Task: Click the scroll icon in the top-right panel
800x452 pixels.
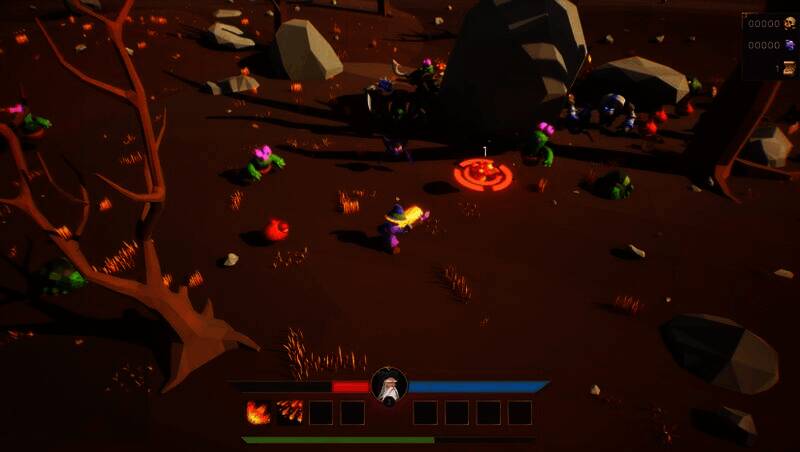Action: 789,67
